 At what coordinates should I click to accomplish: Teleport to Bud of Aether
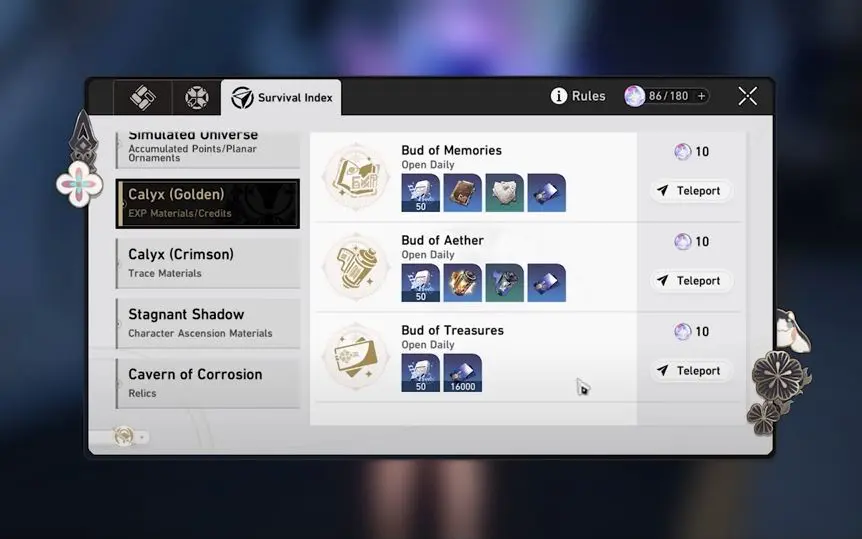690,281
